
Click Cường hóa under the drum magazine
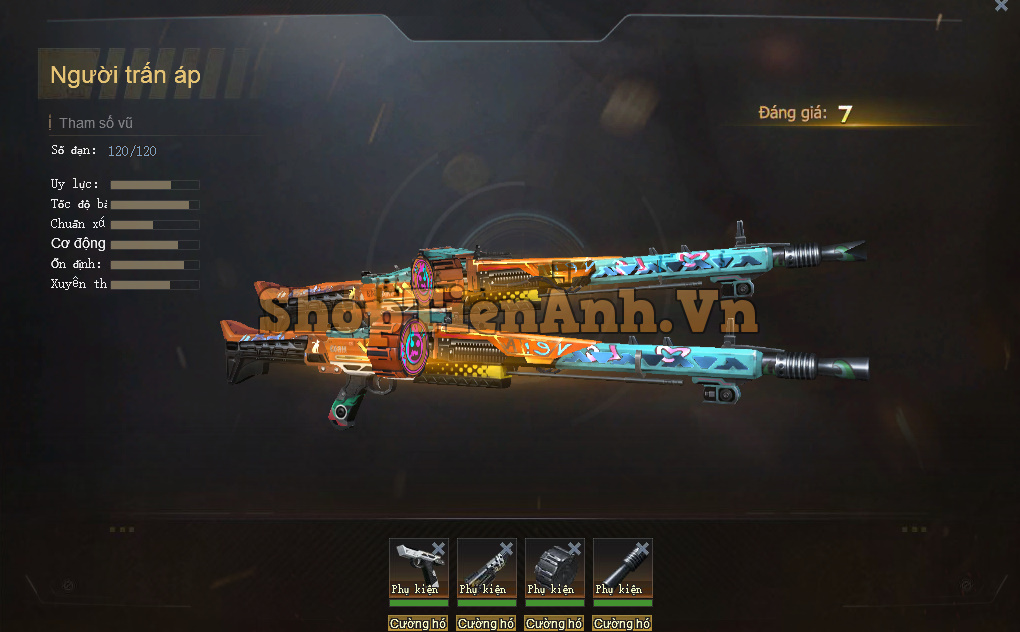[554, 624]
